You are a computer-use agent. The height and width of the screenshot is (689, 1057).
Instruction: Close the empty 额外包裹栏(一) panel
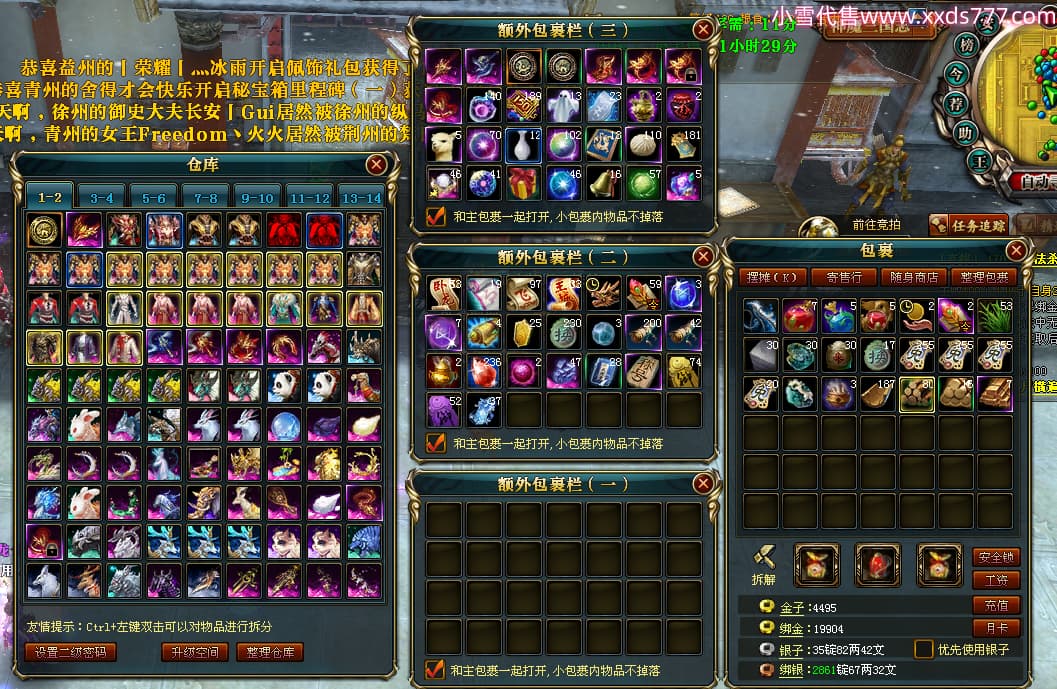click(x=704, y=484)
